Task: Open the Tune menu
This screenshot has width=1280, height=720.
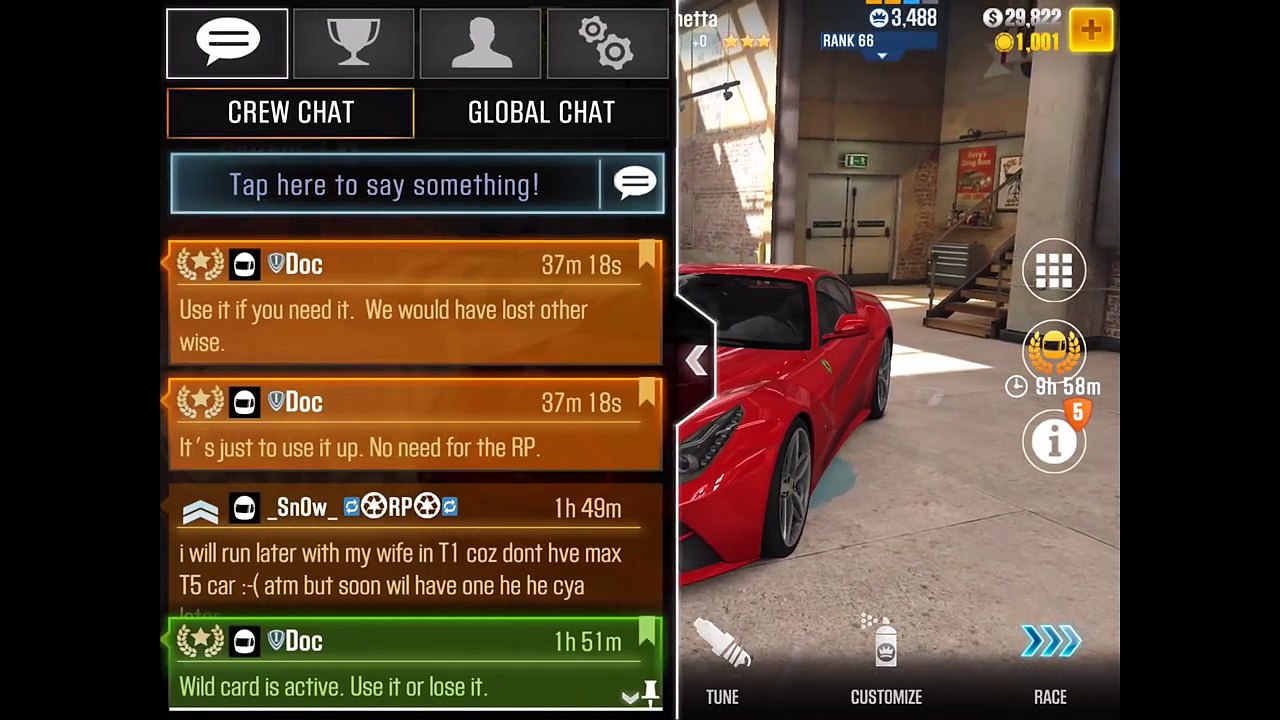Action: [722, 660]
